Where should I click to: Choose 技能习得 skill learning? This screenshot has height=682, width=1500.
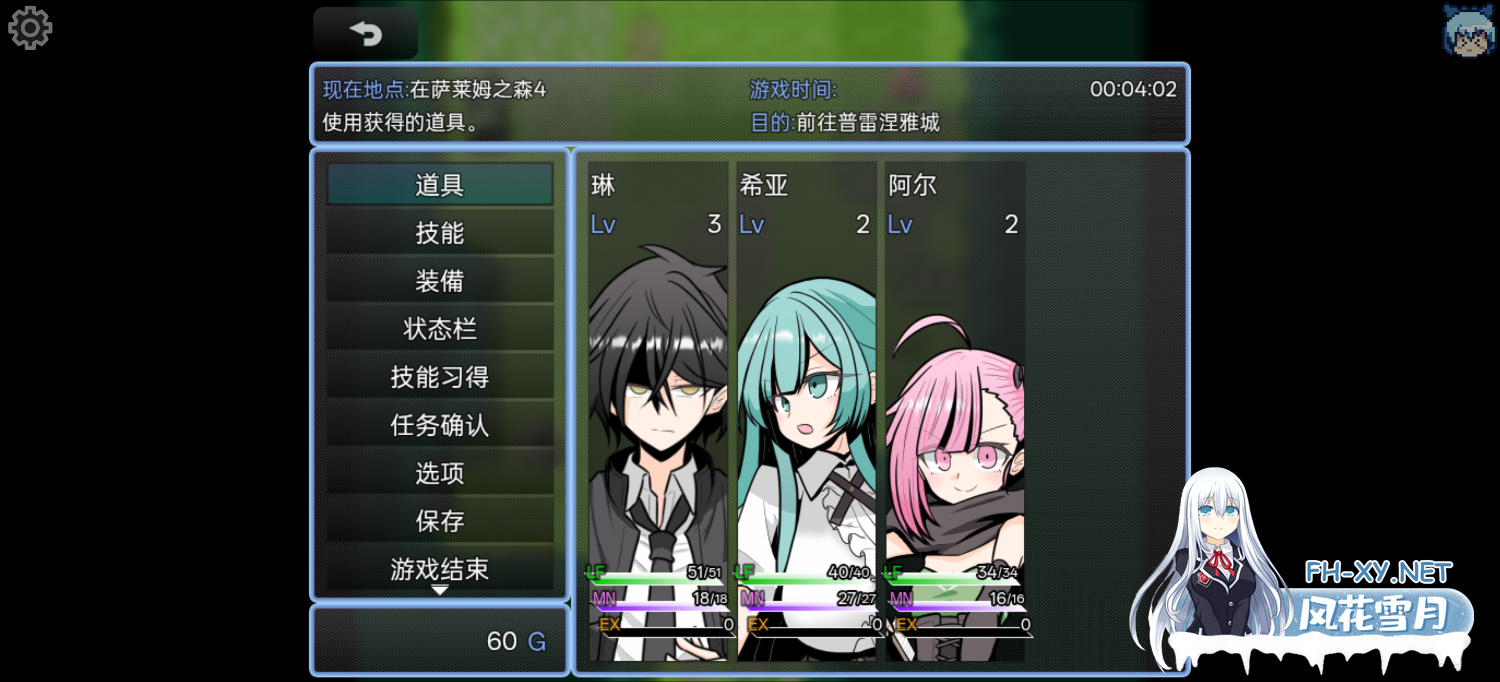click(x=439, y=377)
